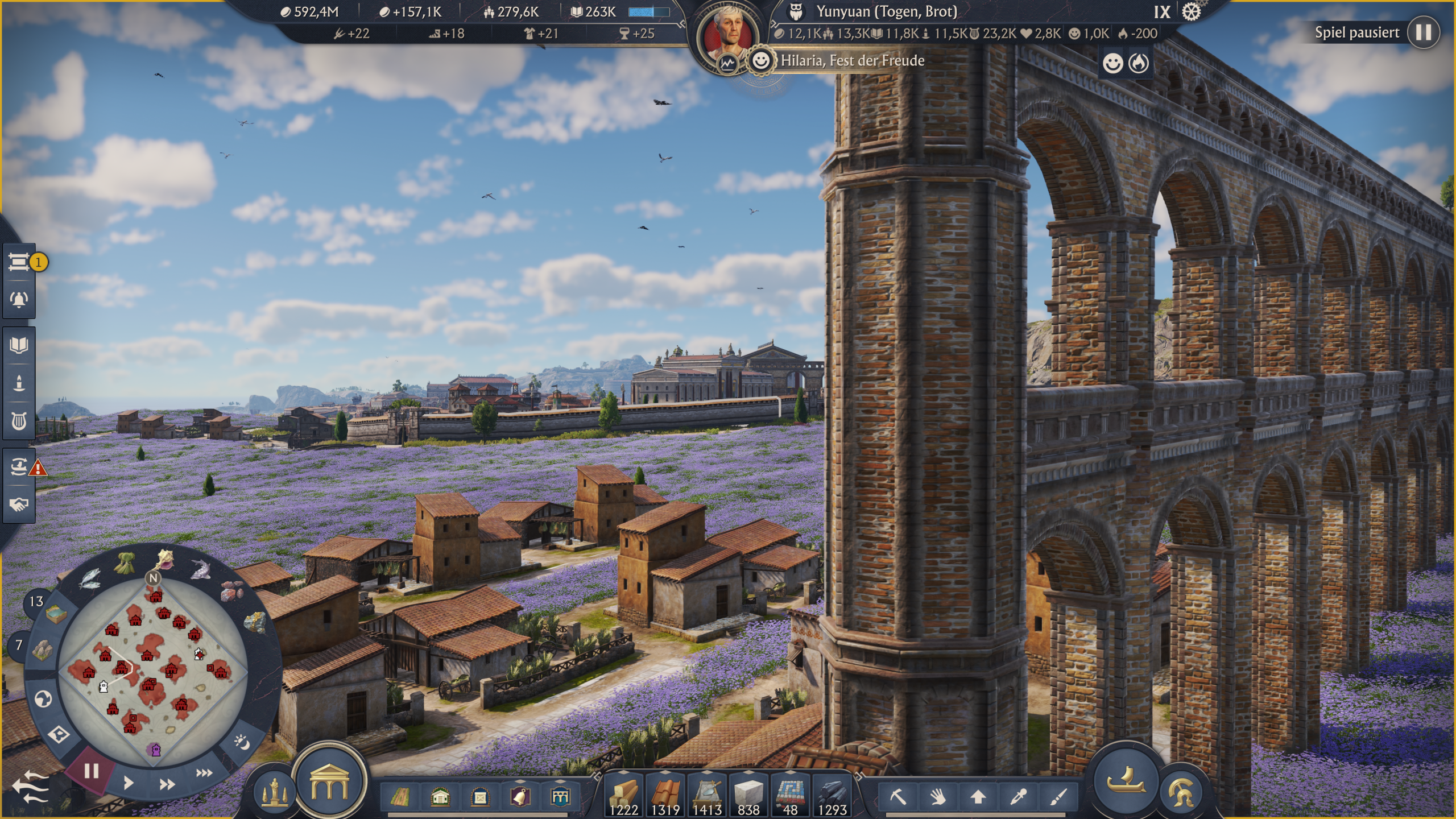Viewport: 1456px width, 819px height.
Task: Set game speed to triple fast-forward
Action: click(x=204, y=772)
